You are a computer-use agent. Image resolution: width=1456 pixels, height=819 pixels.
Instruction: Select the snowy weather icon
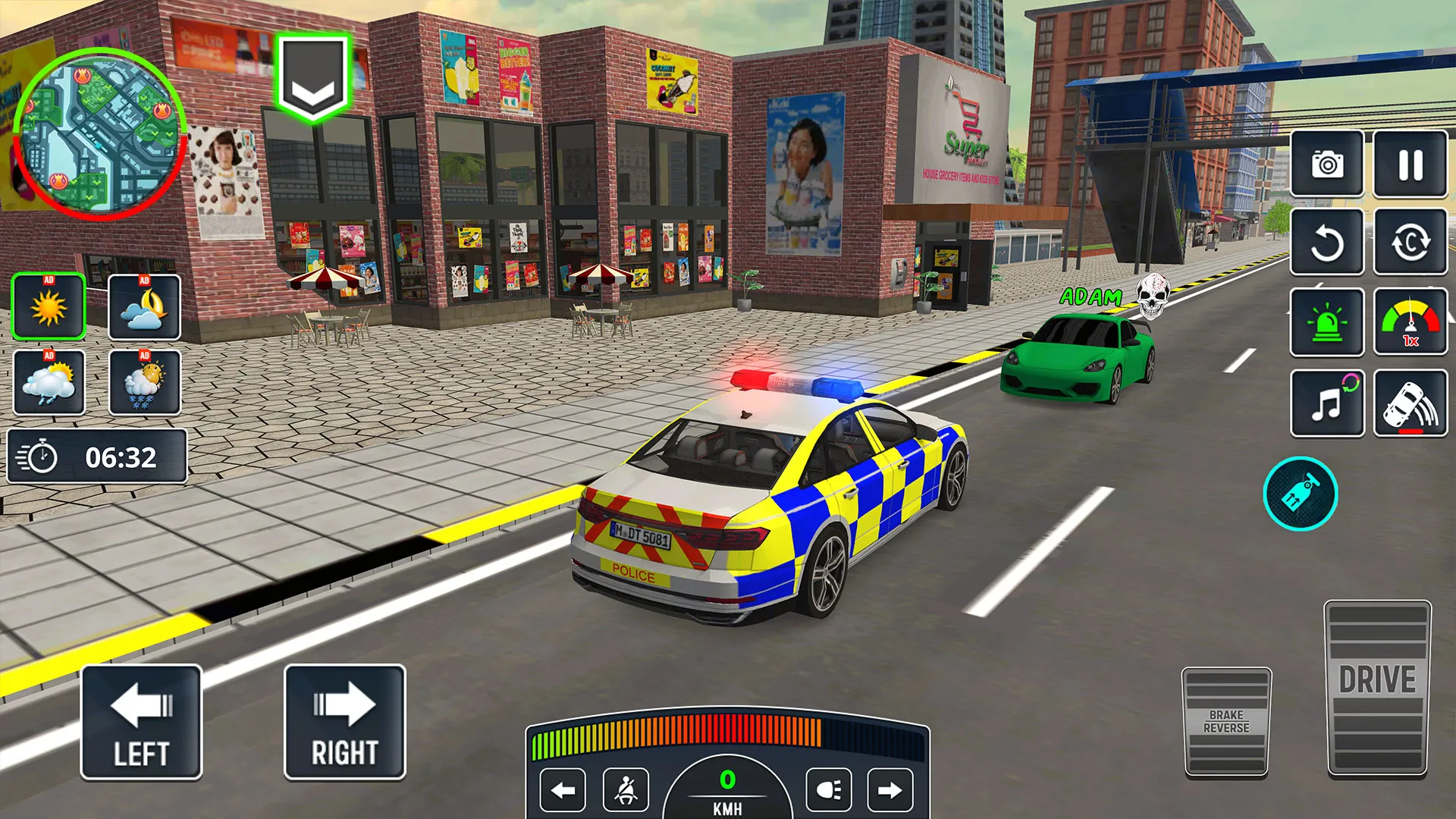coord(144,382)
